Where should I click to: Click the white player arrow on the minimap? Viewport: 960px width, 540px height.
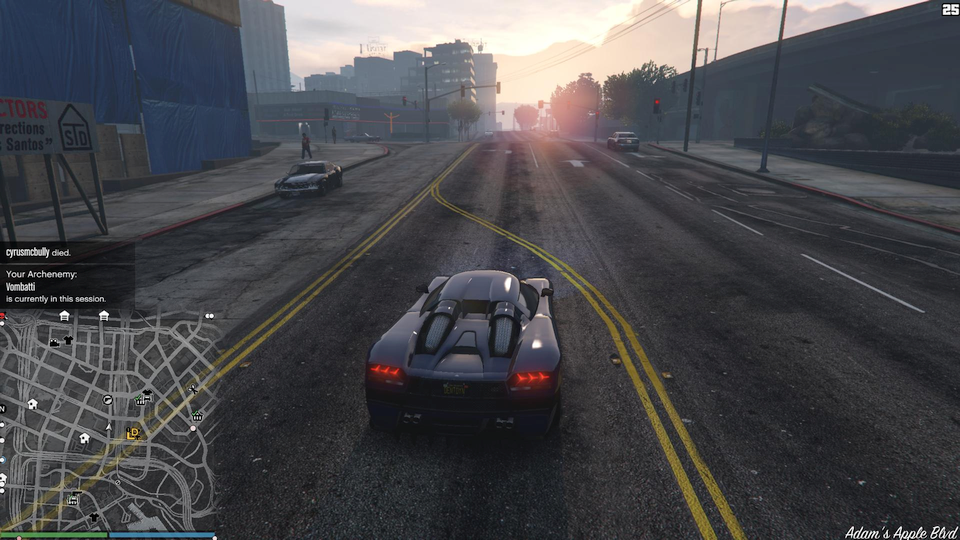coord(107,427)
